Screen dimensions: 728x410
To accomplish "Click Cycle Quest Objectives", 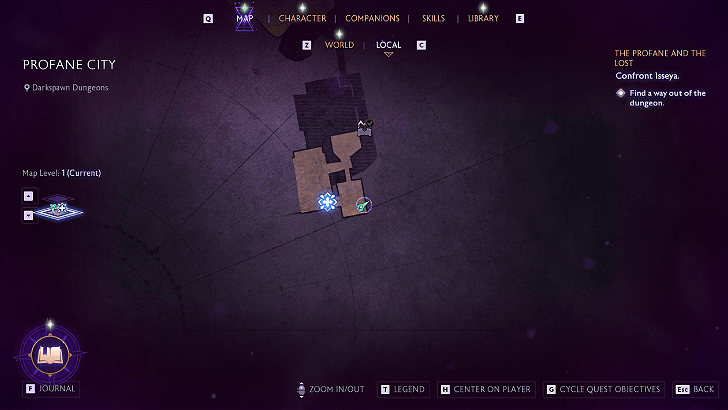I will tap(609, 389).
